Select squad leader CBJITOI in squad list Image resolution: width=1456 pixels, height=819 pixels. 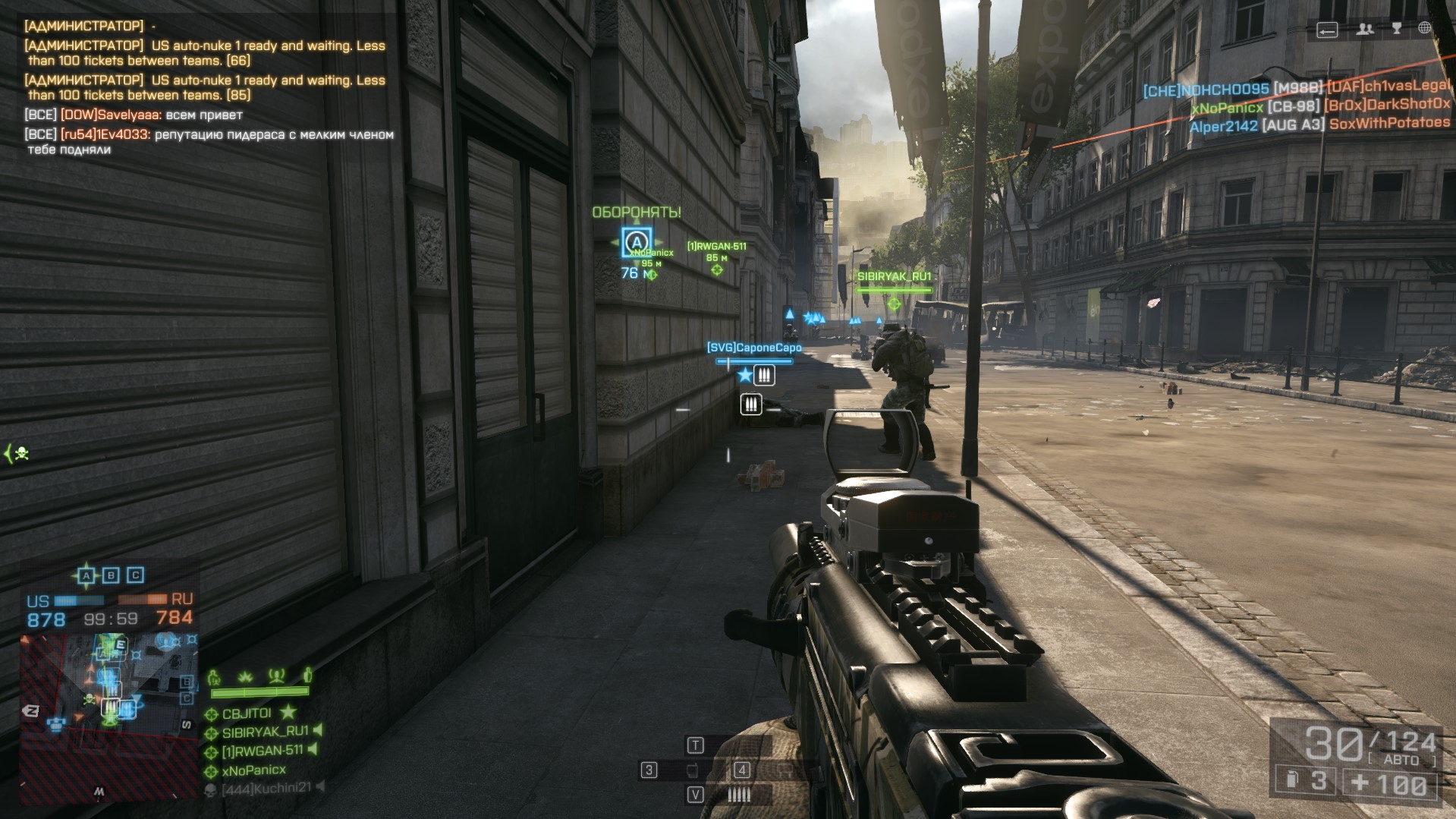pyautogui.click(x=246, y=713)
